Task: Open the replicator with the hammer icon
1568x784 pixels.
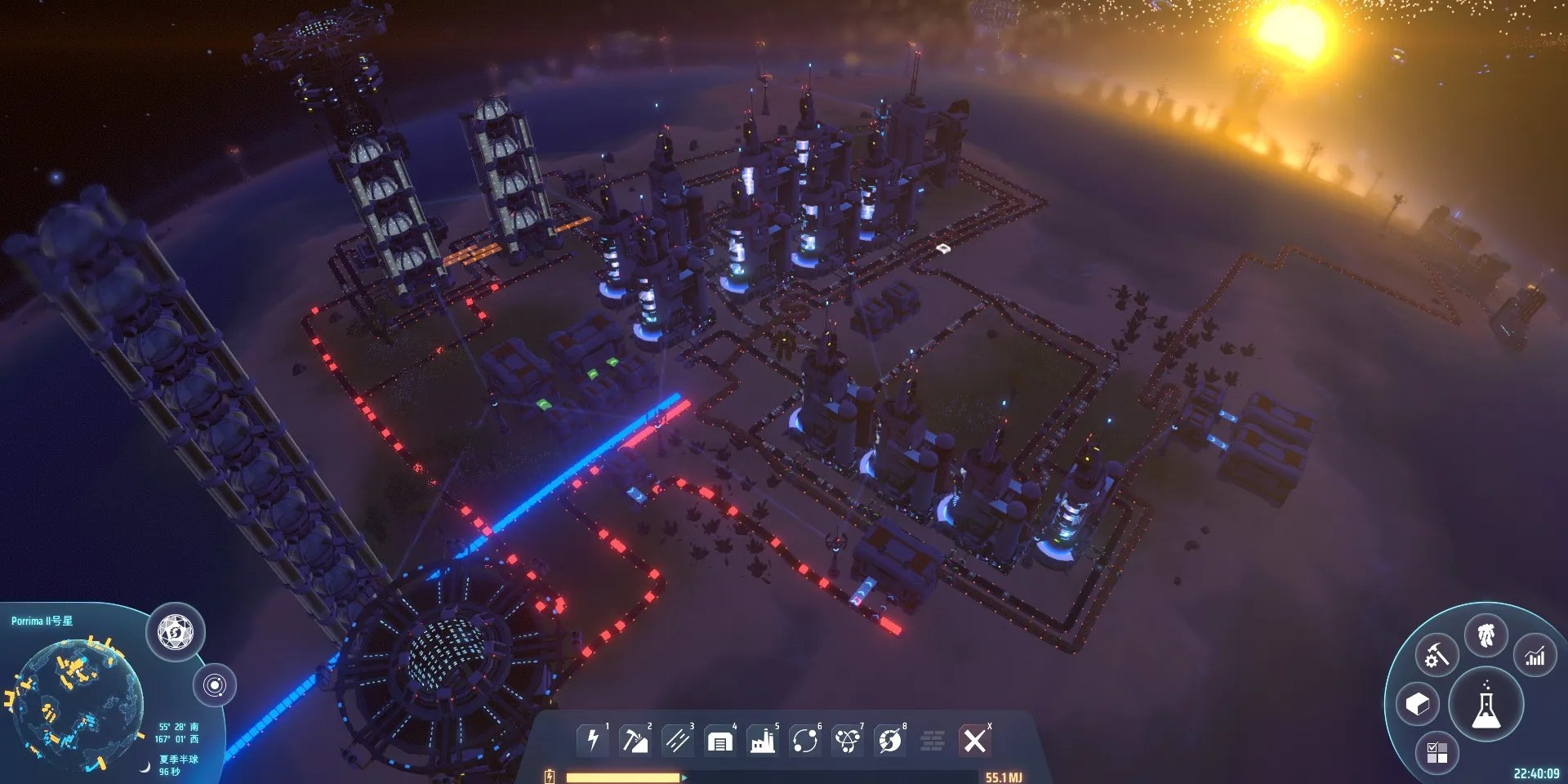Action: pyautogui.click(x=1436, y=655)
